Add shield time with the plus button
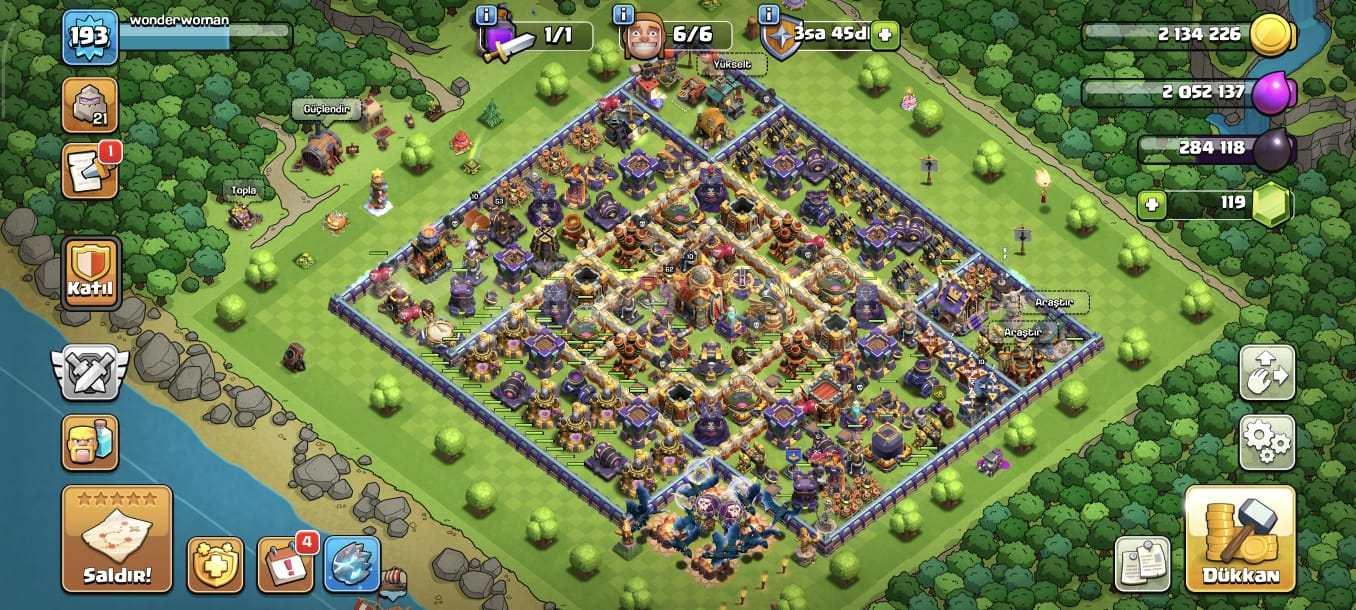 (884, 35)
